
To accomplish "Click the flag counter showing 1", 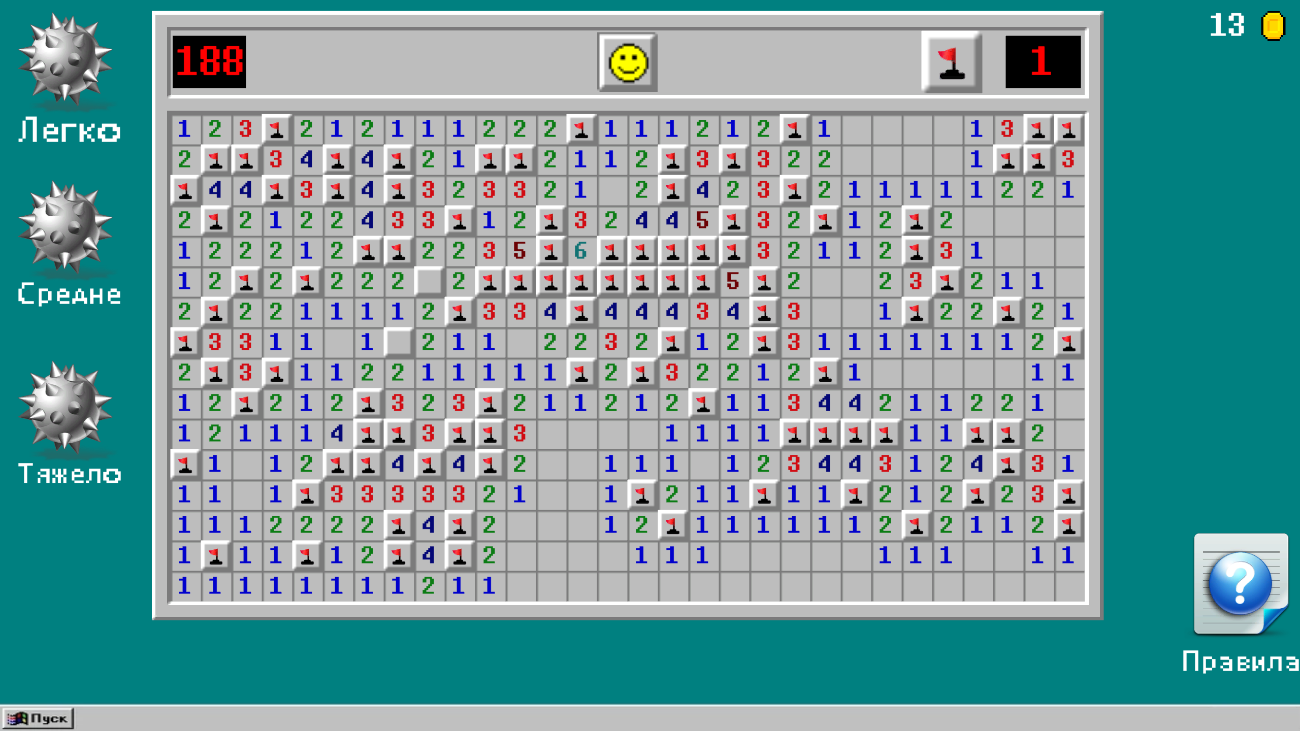I will (1043, 61).
